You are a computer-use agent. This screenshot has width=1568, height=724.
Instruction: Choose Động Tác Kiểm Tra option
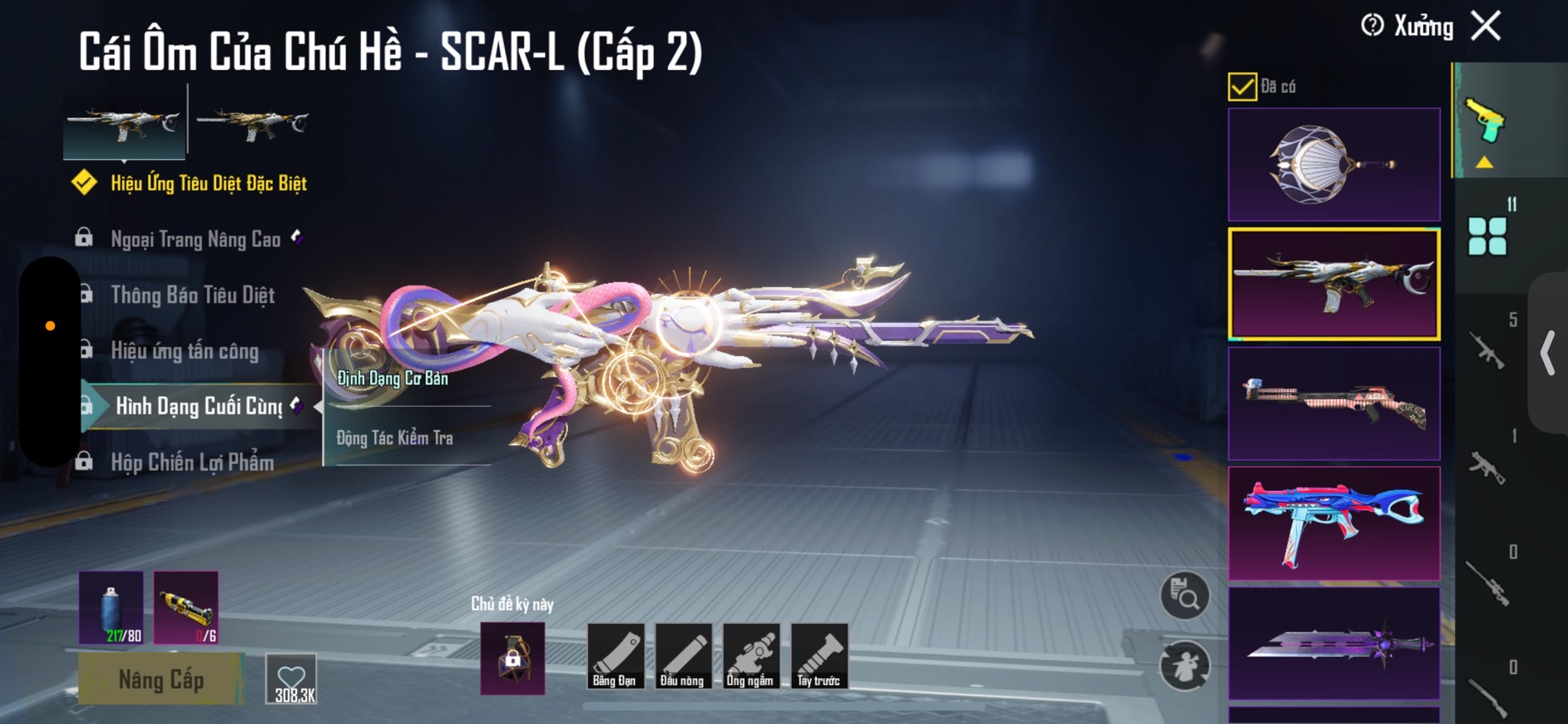395,438
